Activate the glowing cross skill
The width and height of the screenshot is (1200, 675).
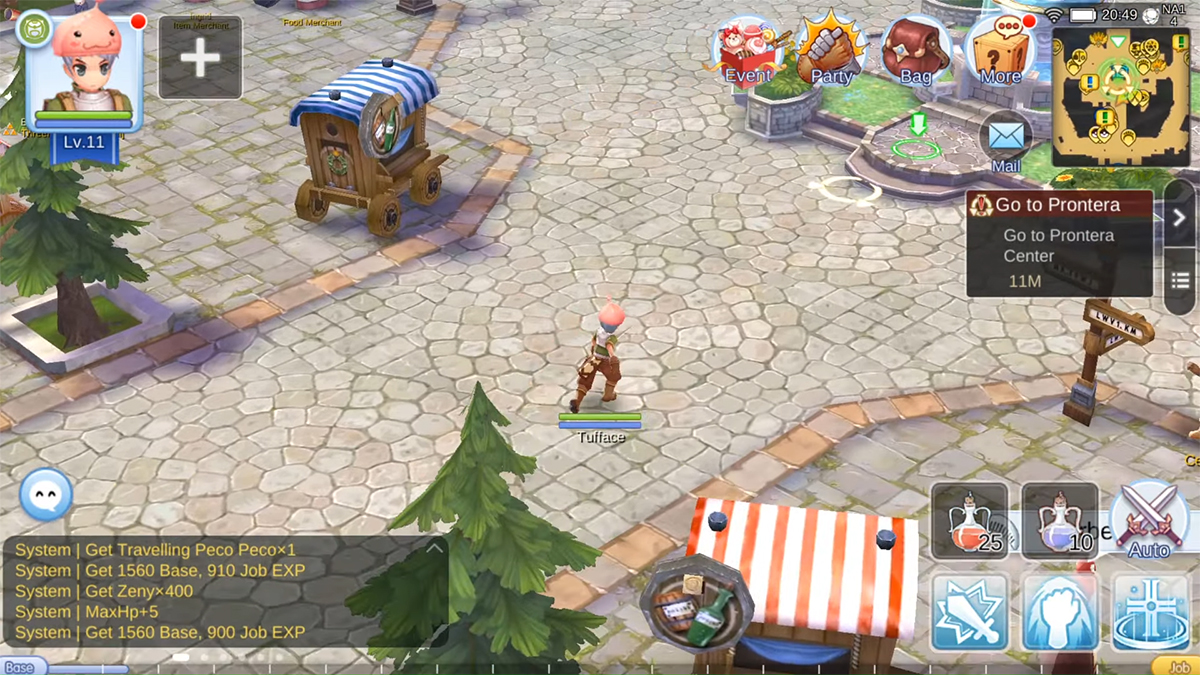tap(1149, 611)
